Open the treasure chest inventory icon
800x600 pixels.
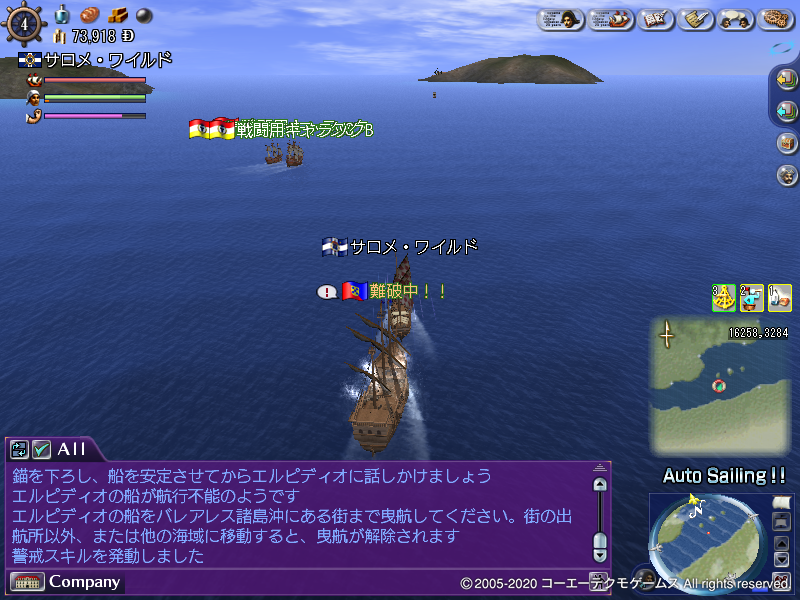786,142
